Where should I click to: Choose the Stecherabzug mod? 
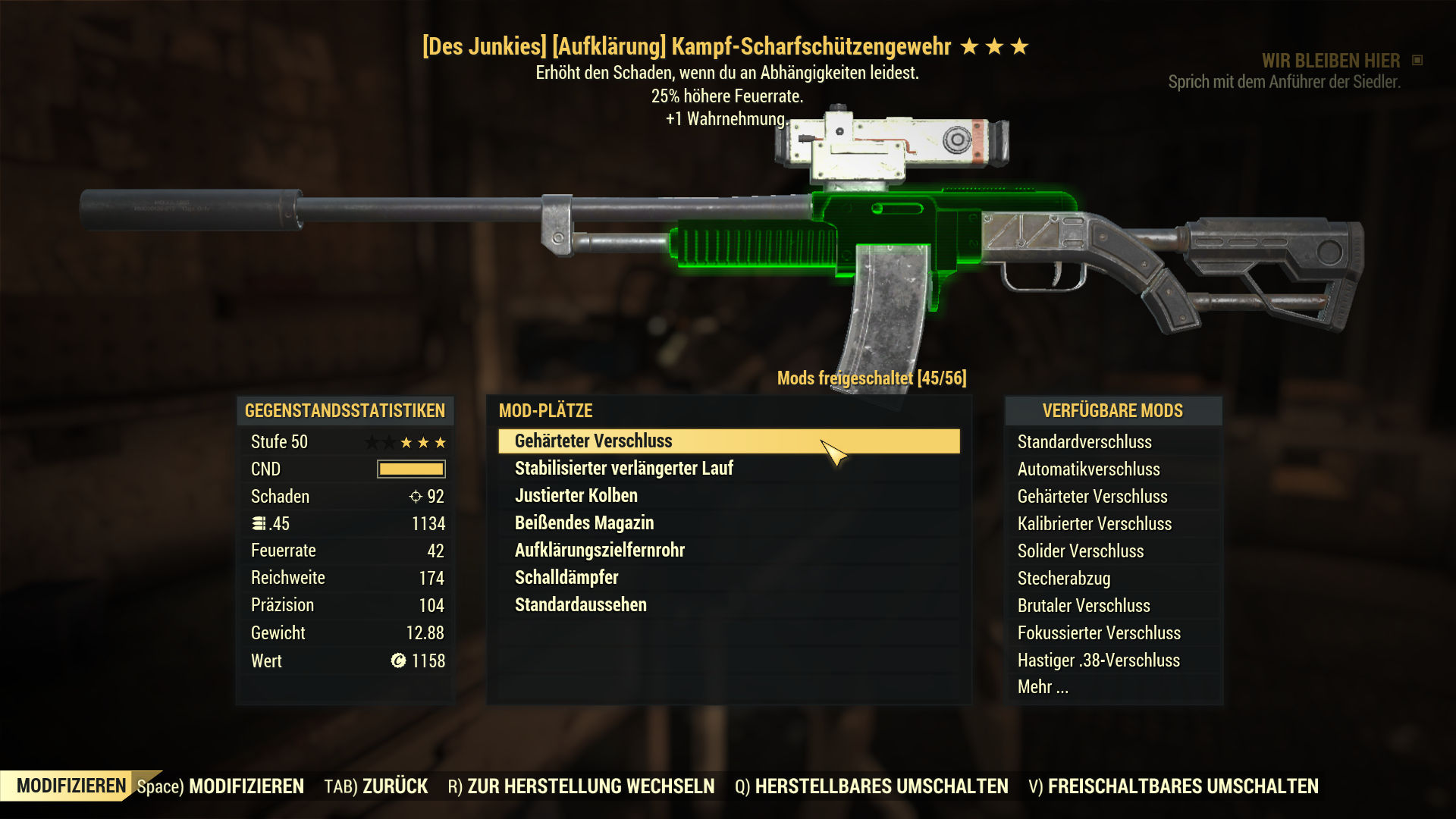pos(1064,579)
